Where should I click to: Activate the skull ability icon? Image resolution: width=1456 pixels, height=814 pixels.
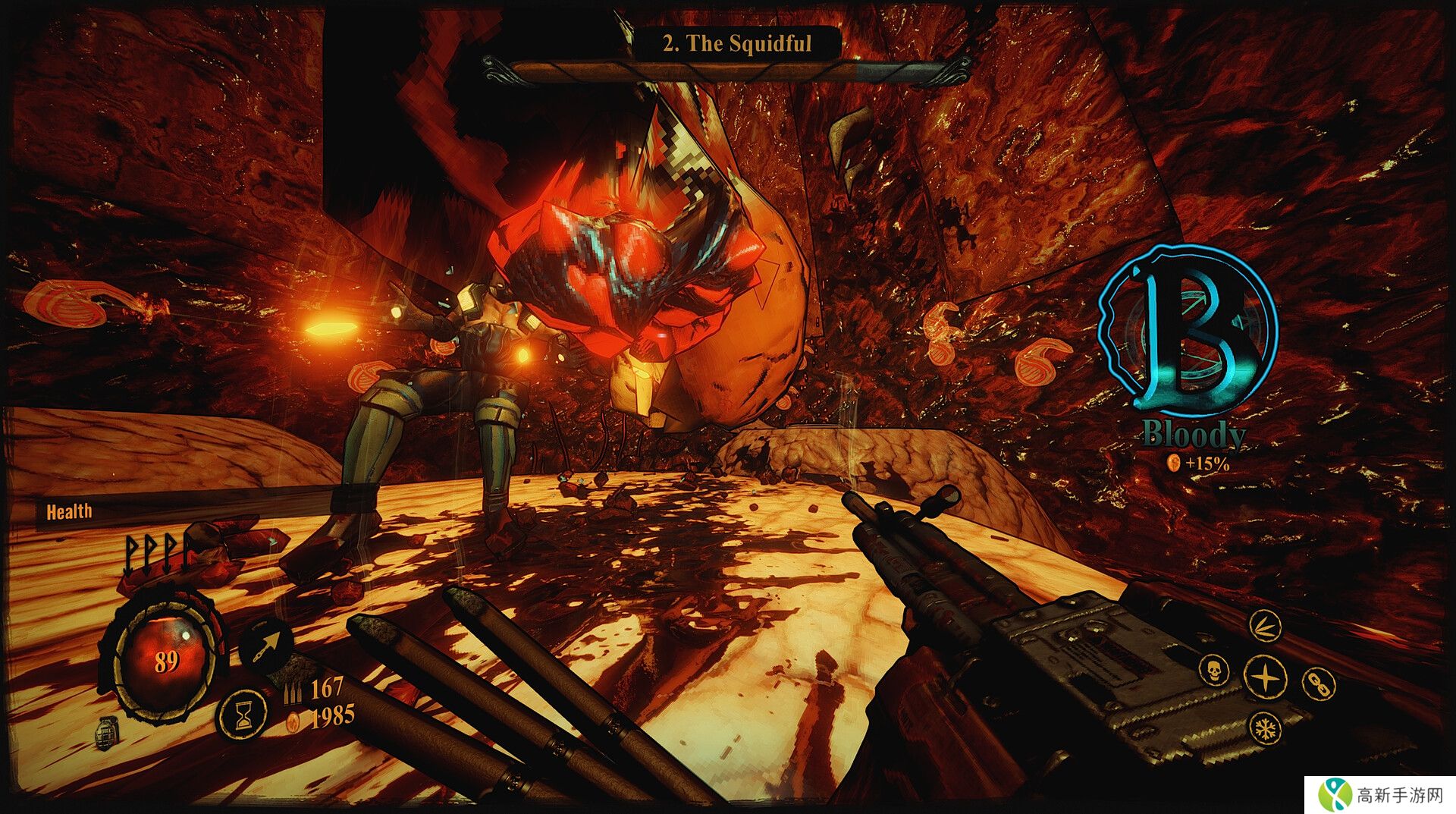(x=1213, y=671)
